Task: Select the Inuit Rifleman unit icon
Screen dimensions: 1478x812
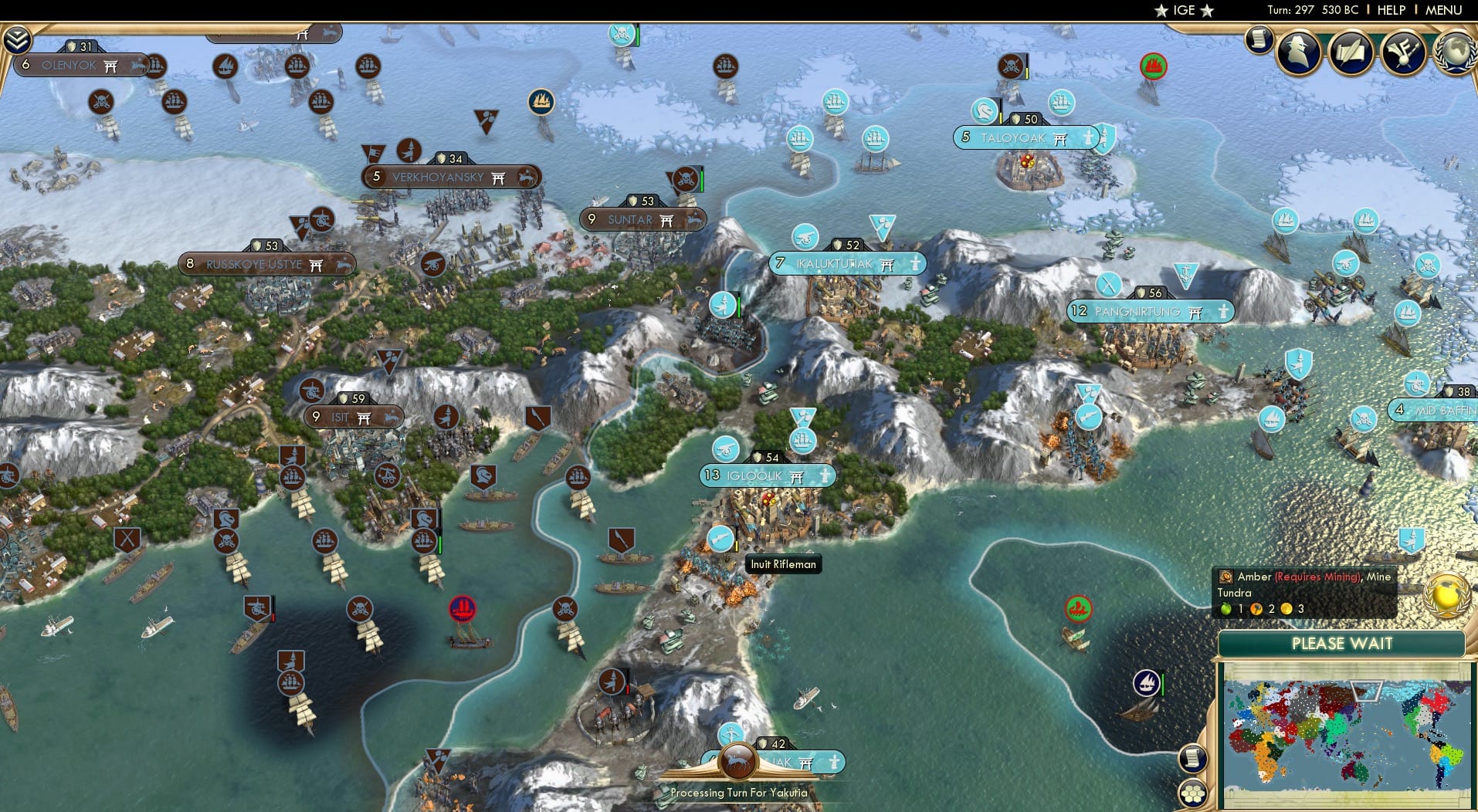Action: (720, 539)
